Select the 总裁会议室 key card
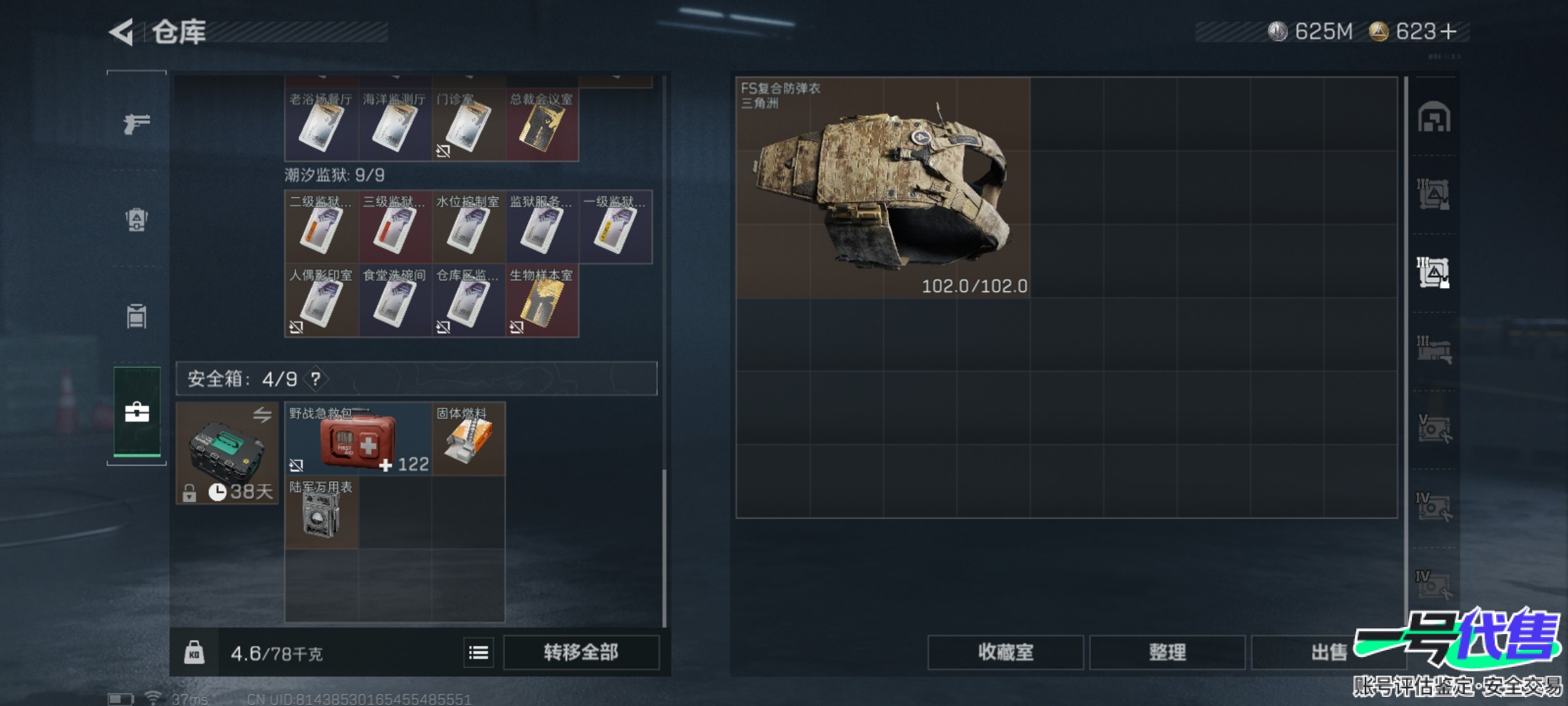The width and height of the screenshot is (1568, 706). 542,126
